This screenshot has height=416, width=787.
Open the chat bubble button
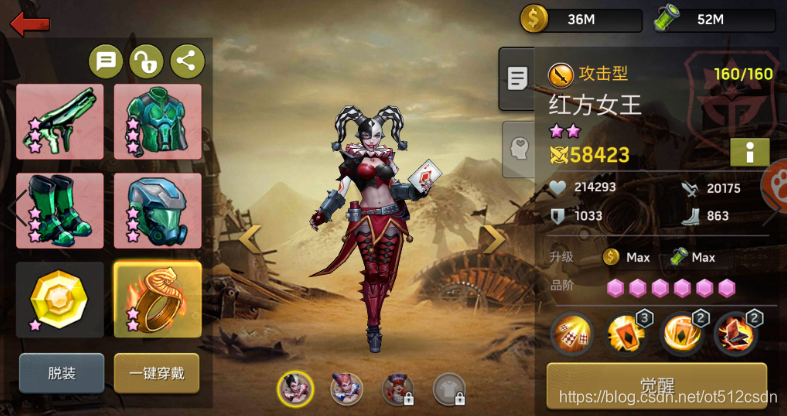click(x=106, y=62)
